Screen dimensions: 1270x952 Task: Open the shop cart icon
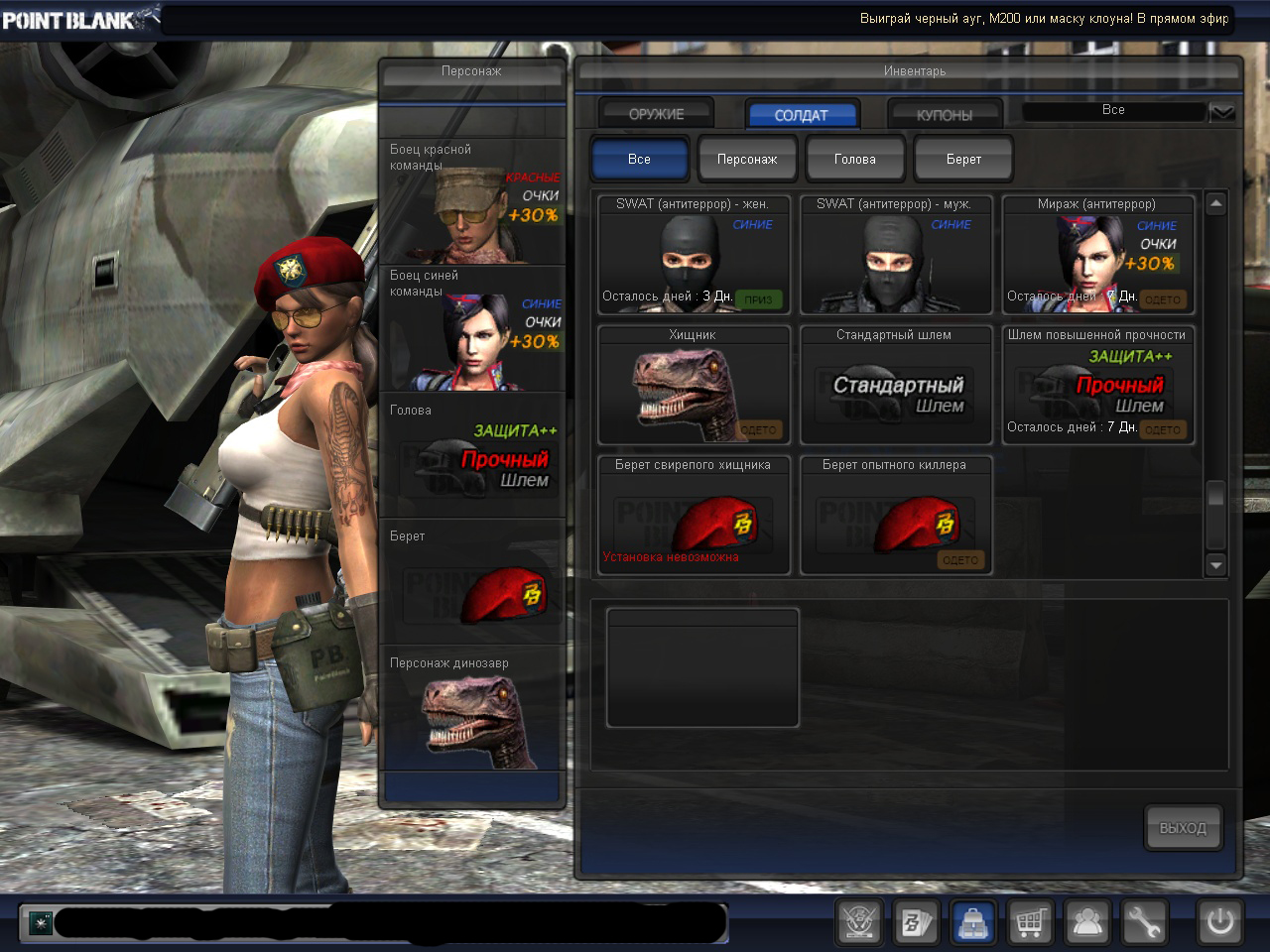click(1031, 922)
